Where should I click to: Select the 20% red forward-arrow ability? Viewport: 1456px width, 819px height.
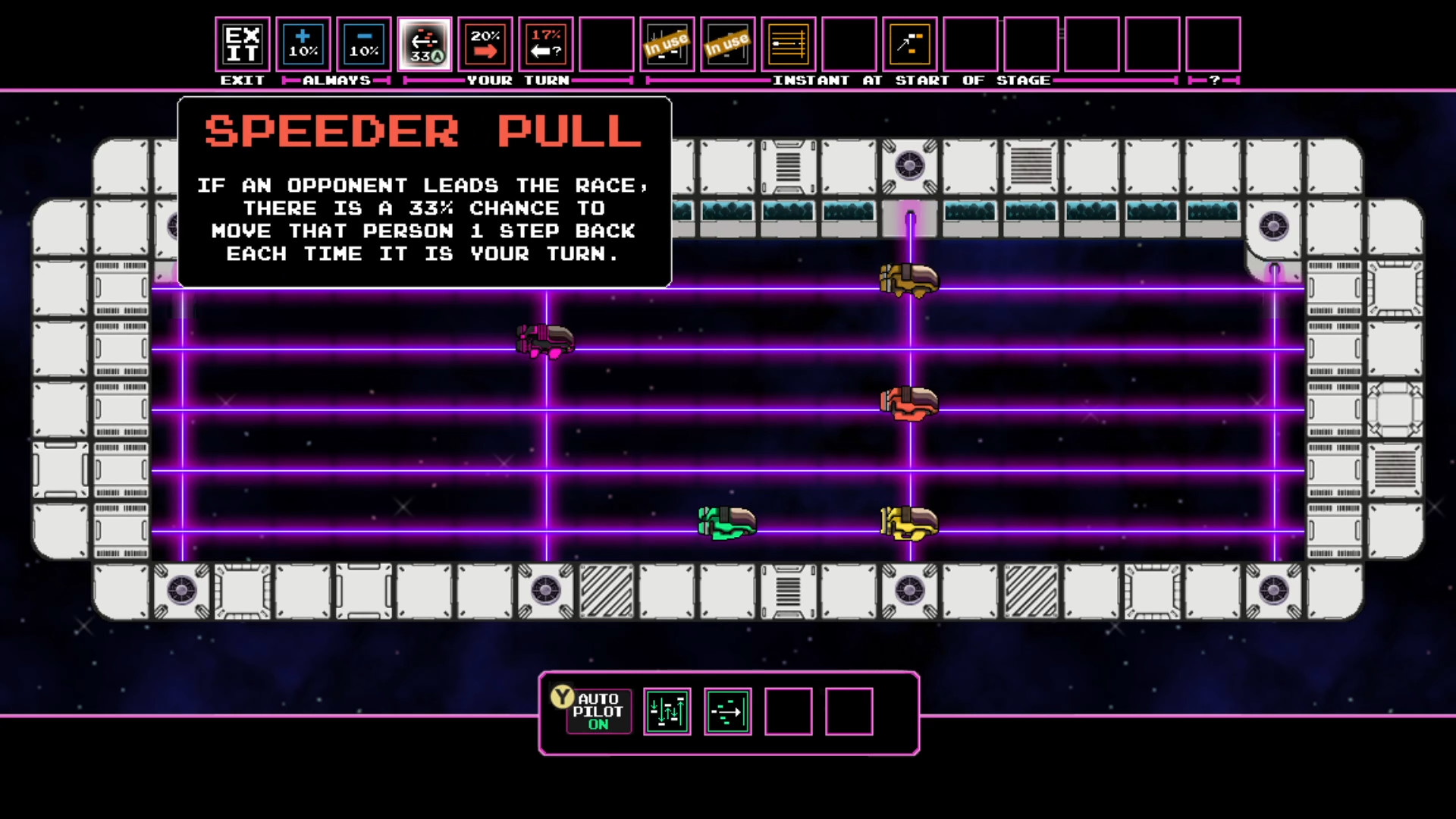click(485, 44)
